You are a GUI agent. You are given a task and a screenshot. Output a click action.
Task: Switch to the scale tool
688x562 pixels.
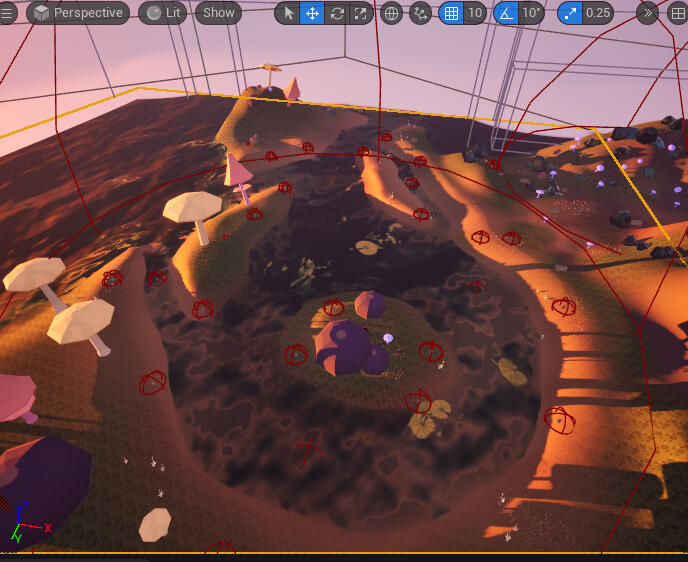[x=360, y=13]
